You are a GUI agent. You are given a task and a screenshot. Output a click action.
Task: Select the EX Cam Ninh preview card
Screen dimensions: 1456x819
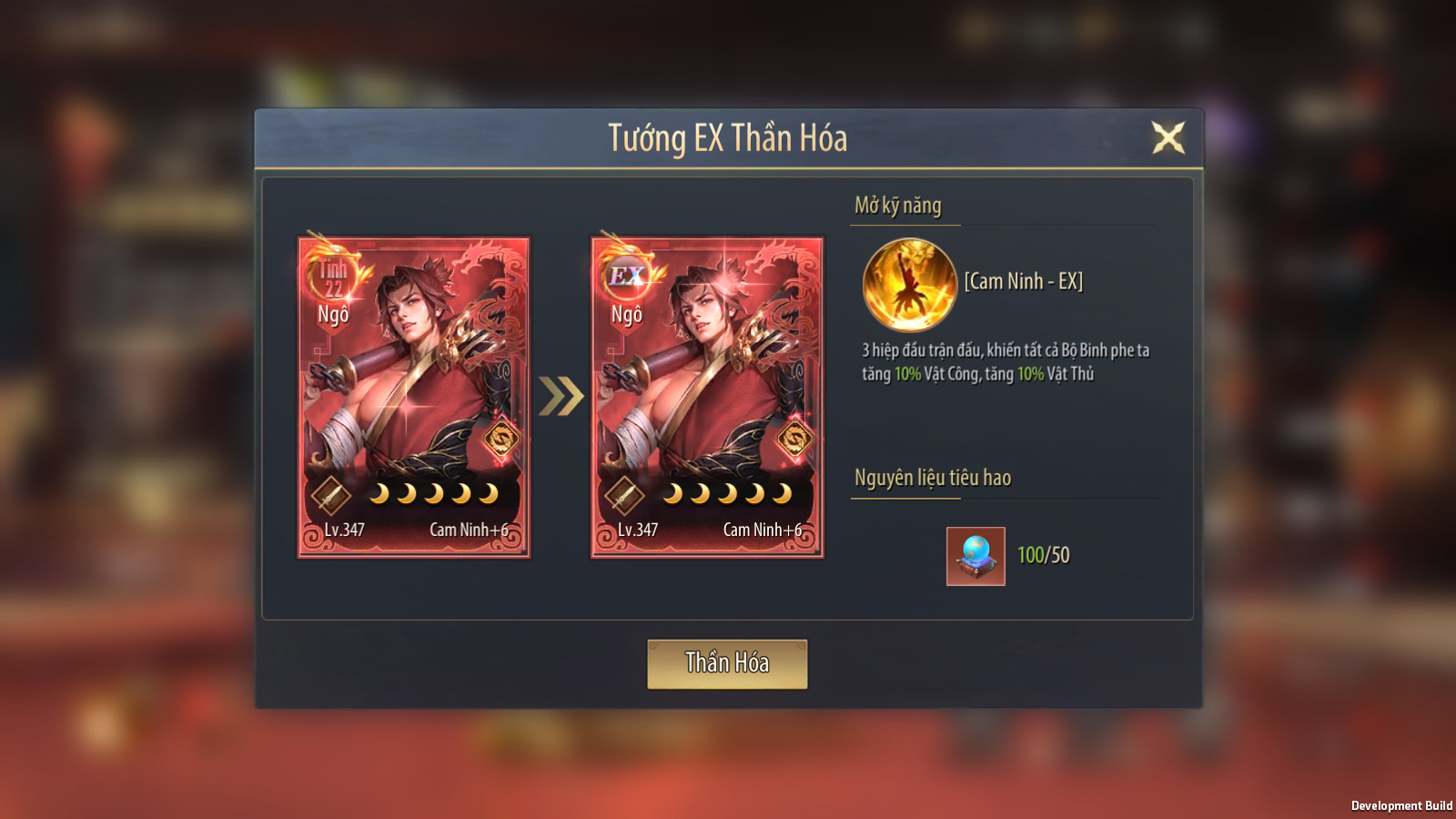click(x=707, y=398)
